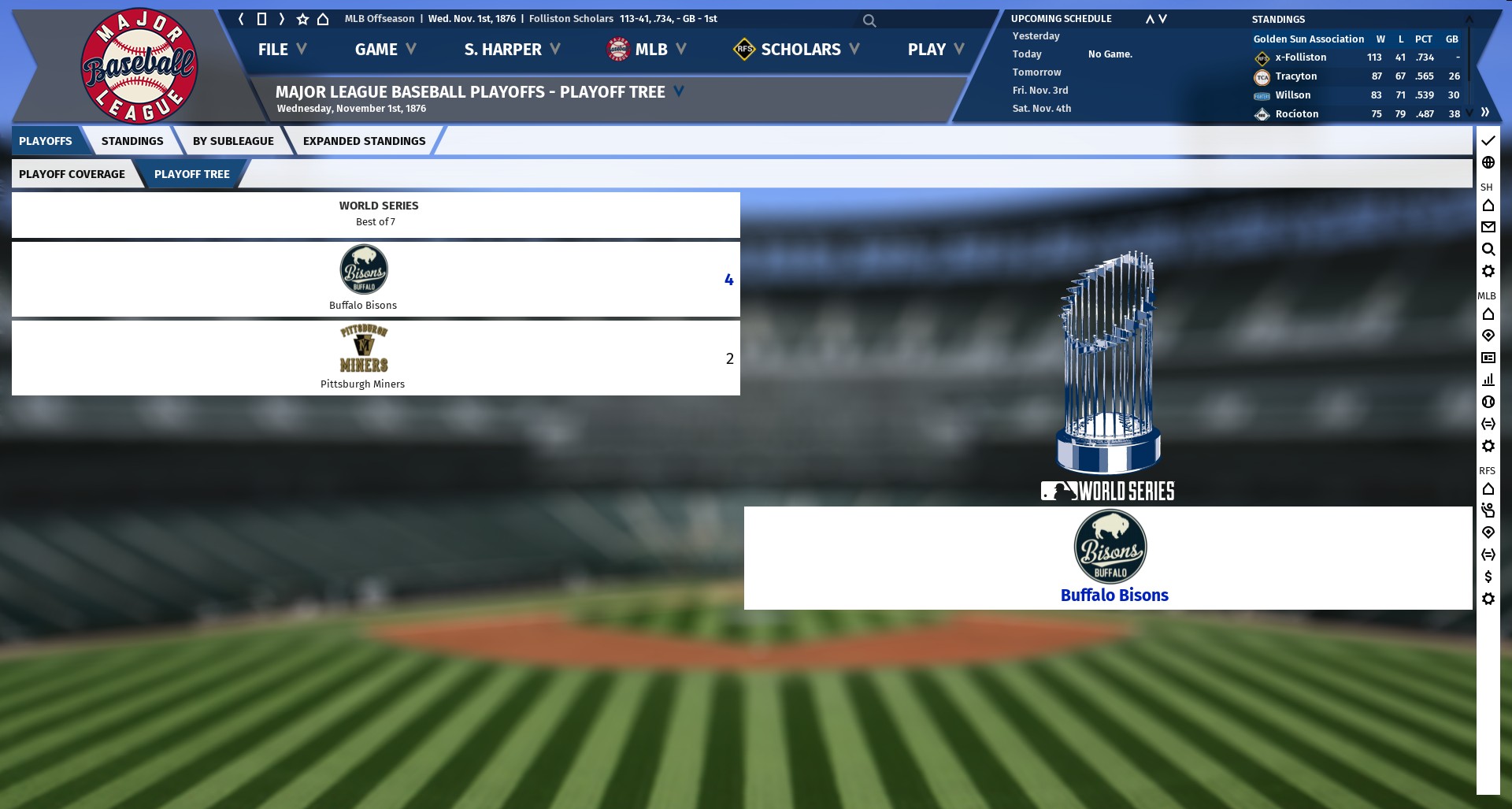Expand the playoff tree title dropdown
Screen dimensions: 1512x809
pos(679,91)
